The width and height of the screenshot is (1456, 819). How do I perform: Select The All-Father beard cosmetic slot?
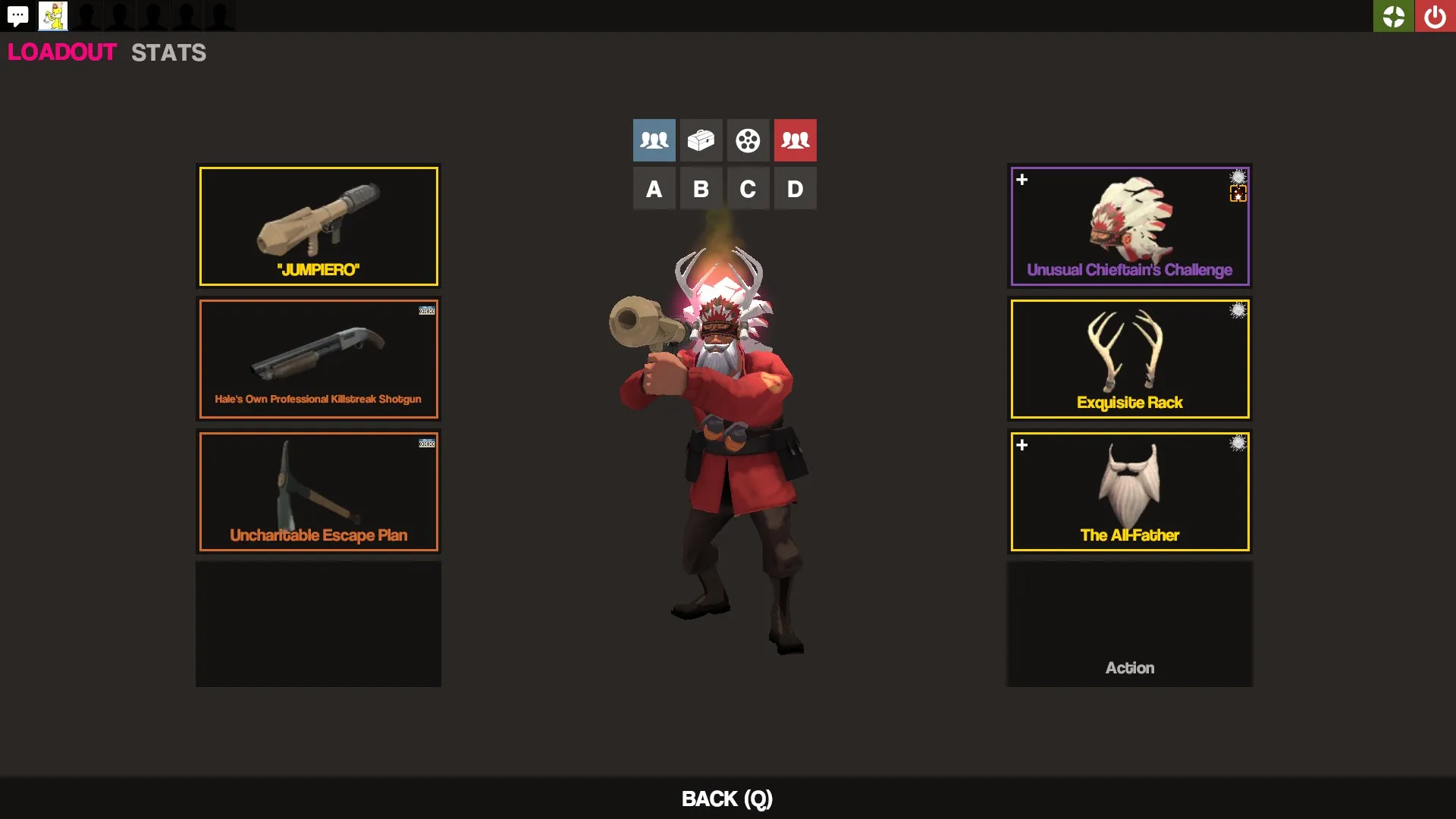pos(1129,491)
